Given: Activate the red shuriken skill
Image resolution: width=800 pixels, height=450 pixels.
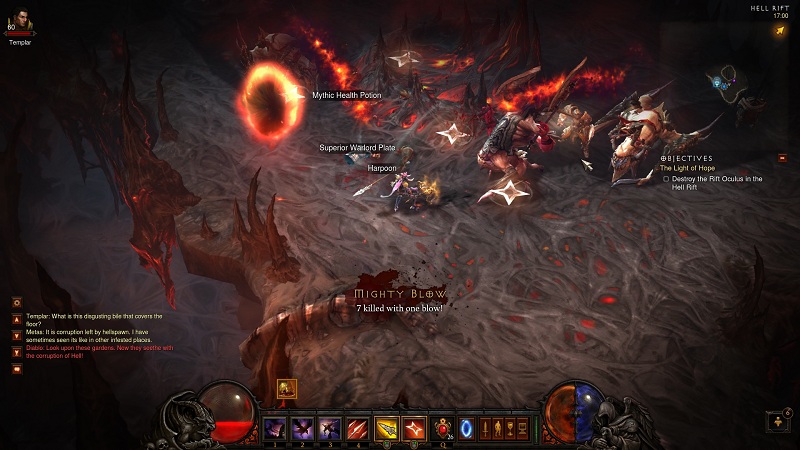Looking at the screenshot, I should pyautogui.click(x=413, y=428).
